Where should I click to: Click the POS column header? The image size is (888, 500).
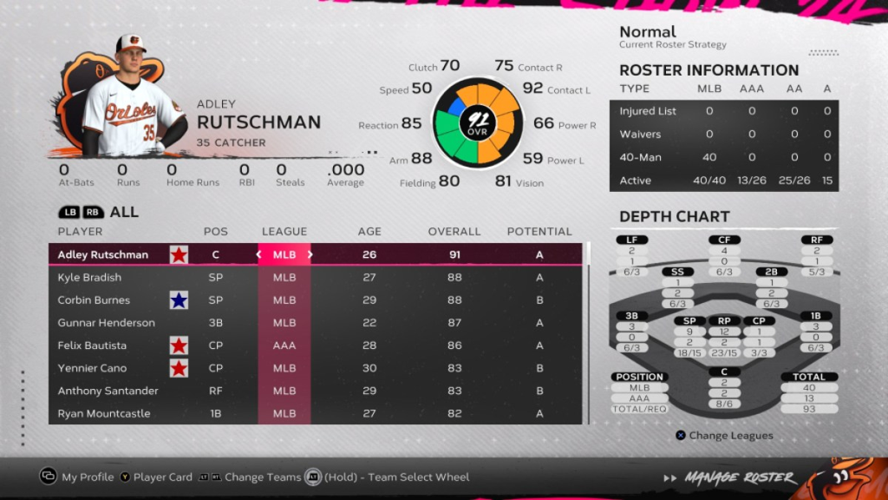[x=215, y=232]
